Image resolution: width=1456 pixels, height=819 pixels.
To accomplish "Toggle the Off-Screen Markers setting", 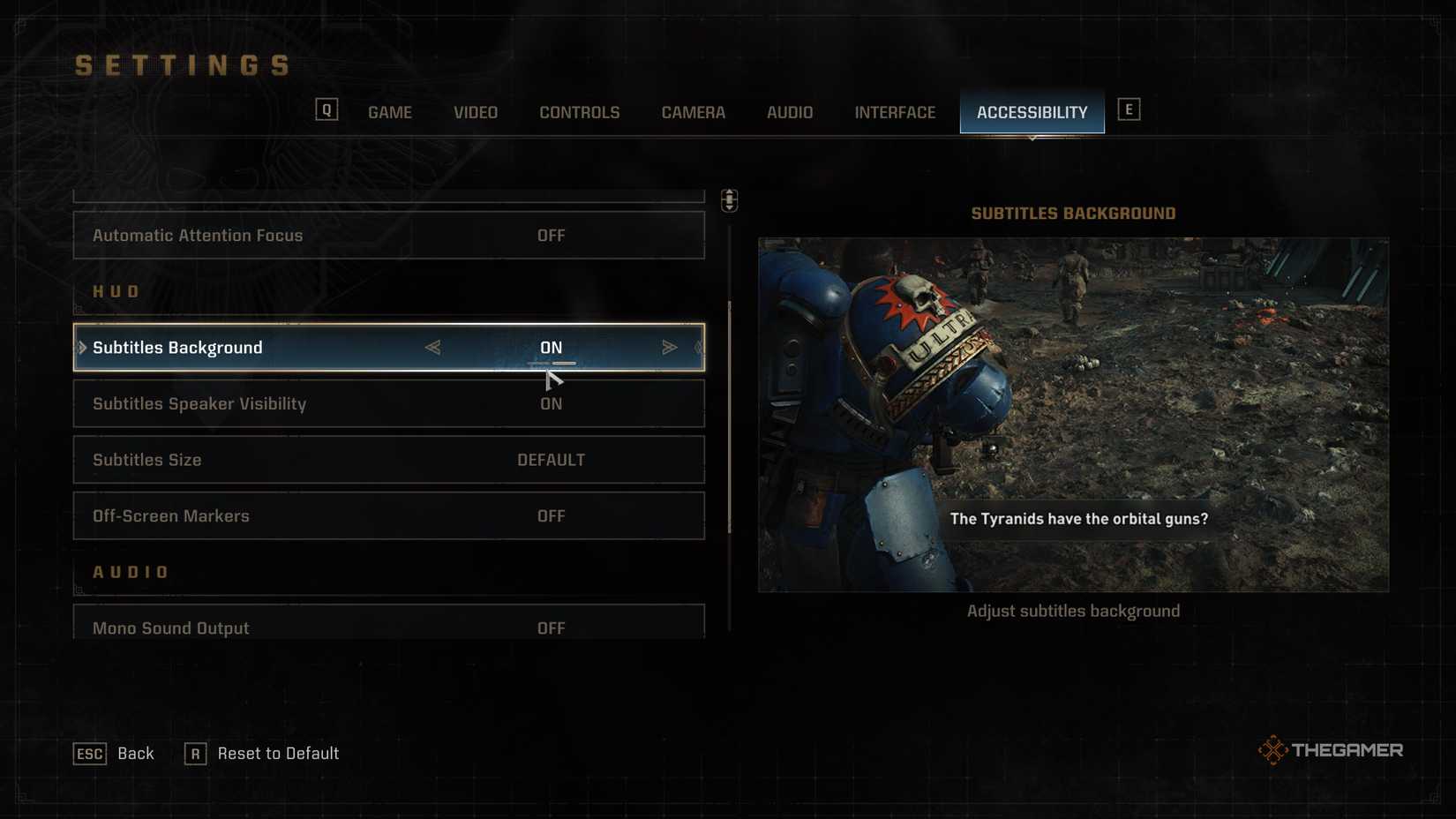I will pyautogui.click(x=388, y=516).
